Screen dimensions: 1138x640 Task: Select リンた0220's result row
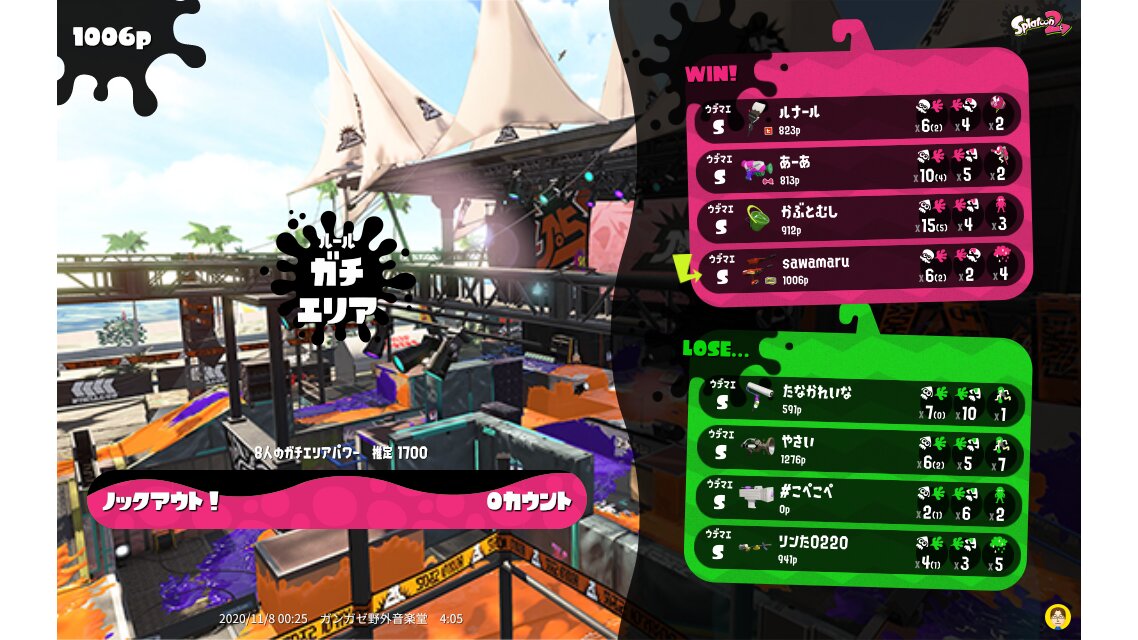point(858,549)
